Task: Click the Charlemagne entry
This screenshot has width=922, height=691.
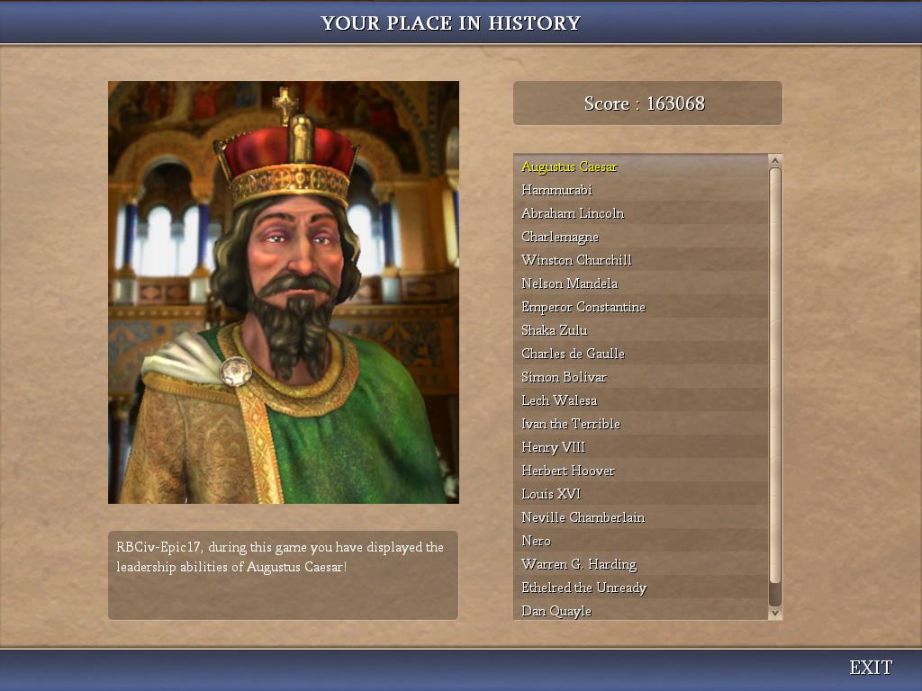Action: (x=560, y=237)
